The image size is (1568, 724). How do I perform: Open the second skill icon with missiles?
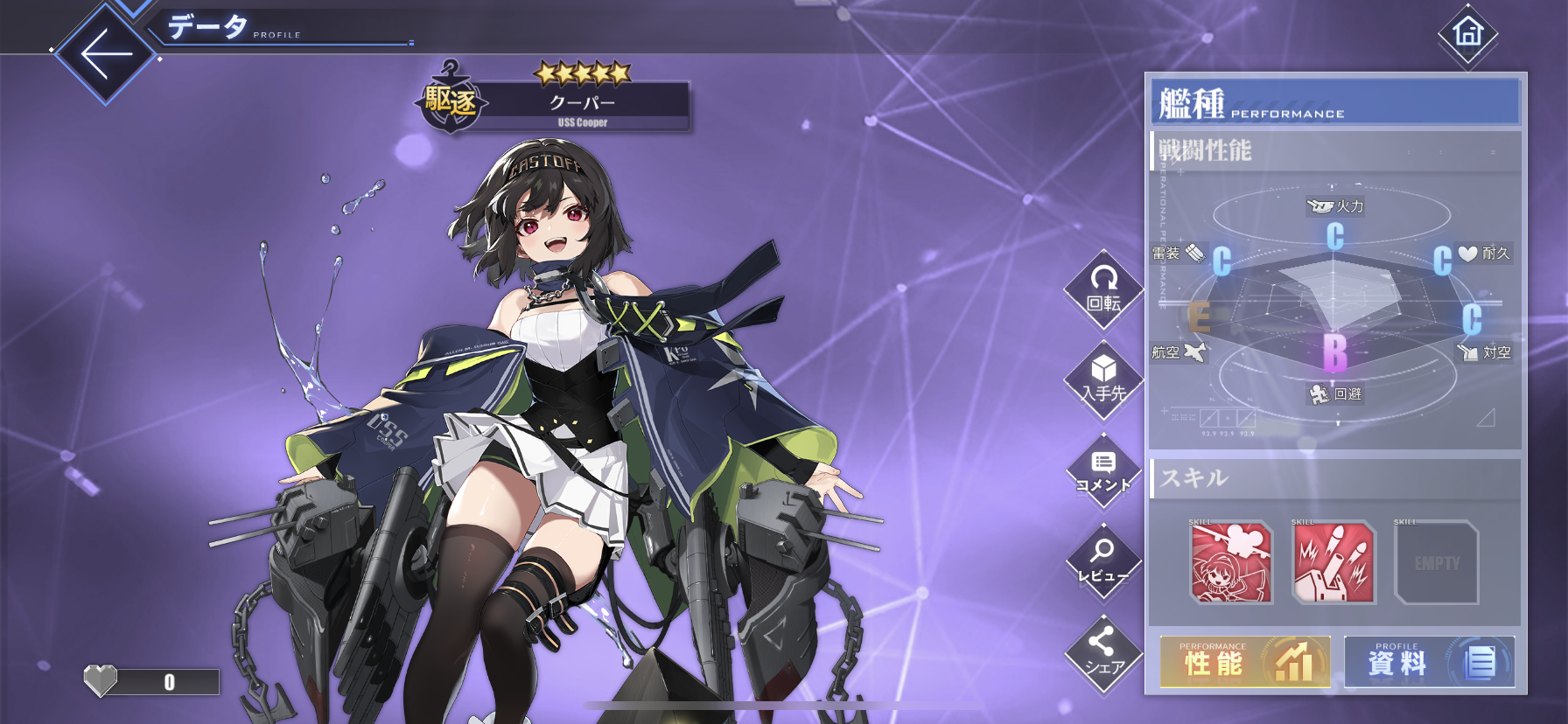tap(1333, 566)
